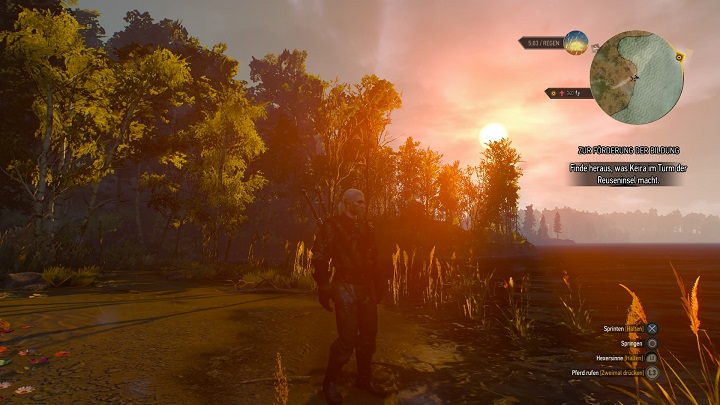Screen dimensions: 720x405
Task: Click the weather icon beside the time
Action: (x=575, y=42)
